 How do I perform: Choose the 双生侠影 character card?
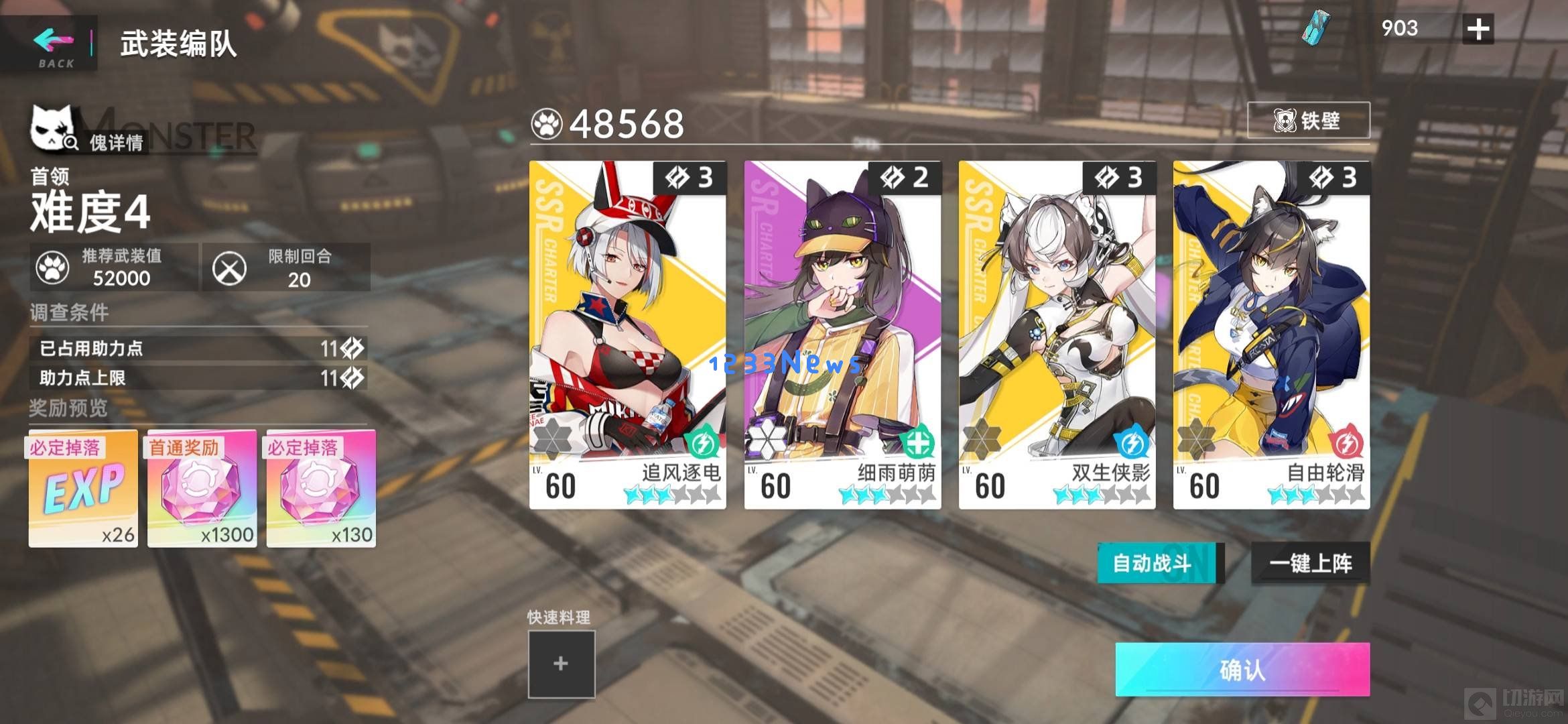coord(1057,335)
